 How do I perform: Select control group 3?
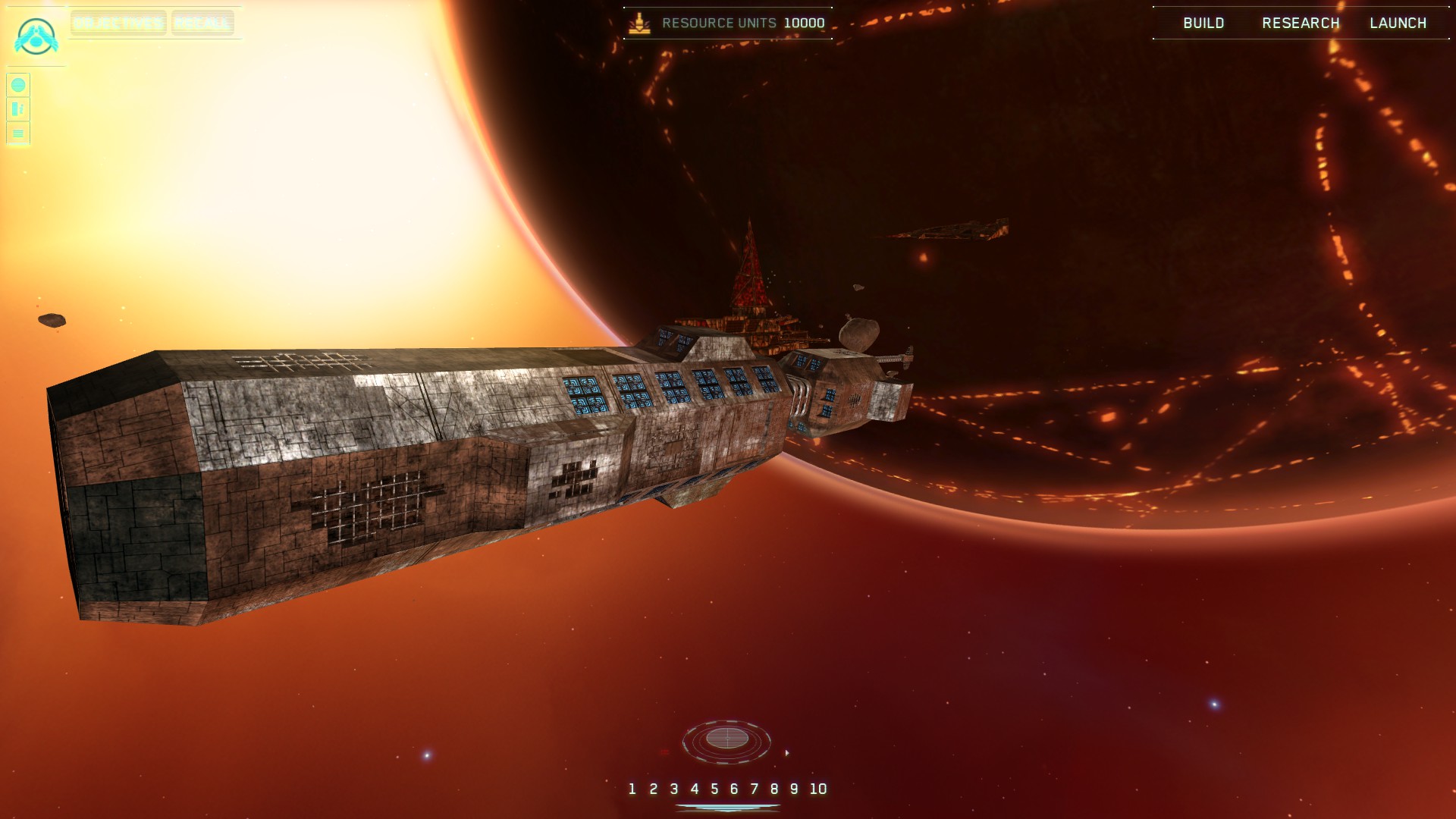[x=673, y=789]
